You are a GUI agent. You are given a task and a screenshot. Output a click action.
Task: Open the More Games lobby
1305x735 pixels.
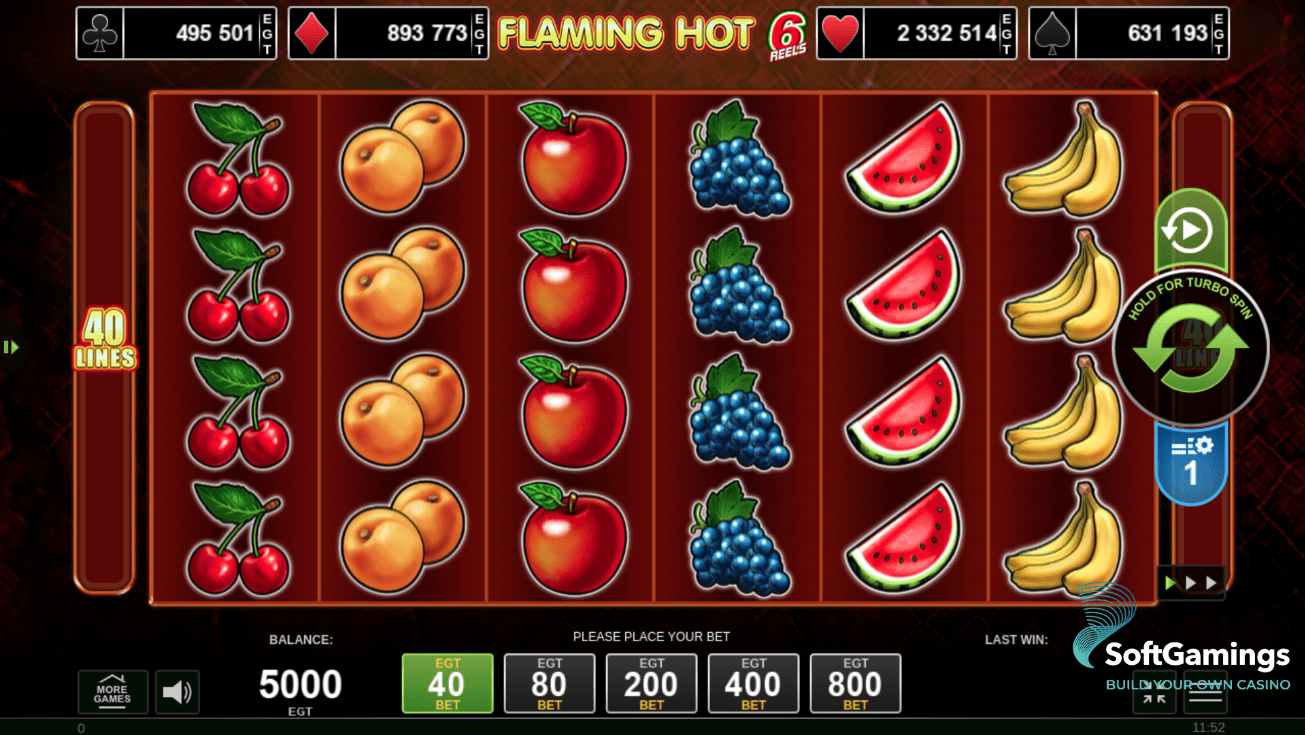pos(112,691)
